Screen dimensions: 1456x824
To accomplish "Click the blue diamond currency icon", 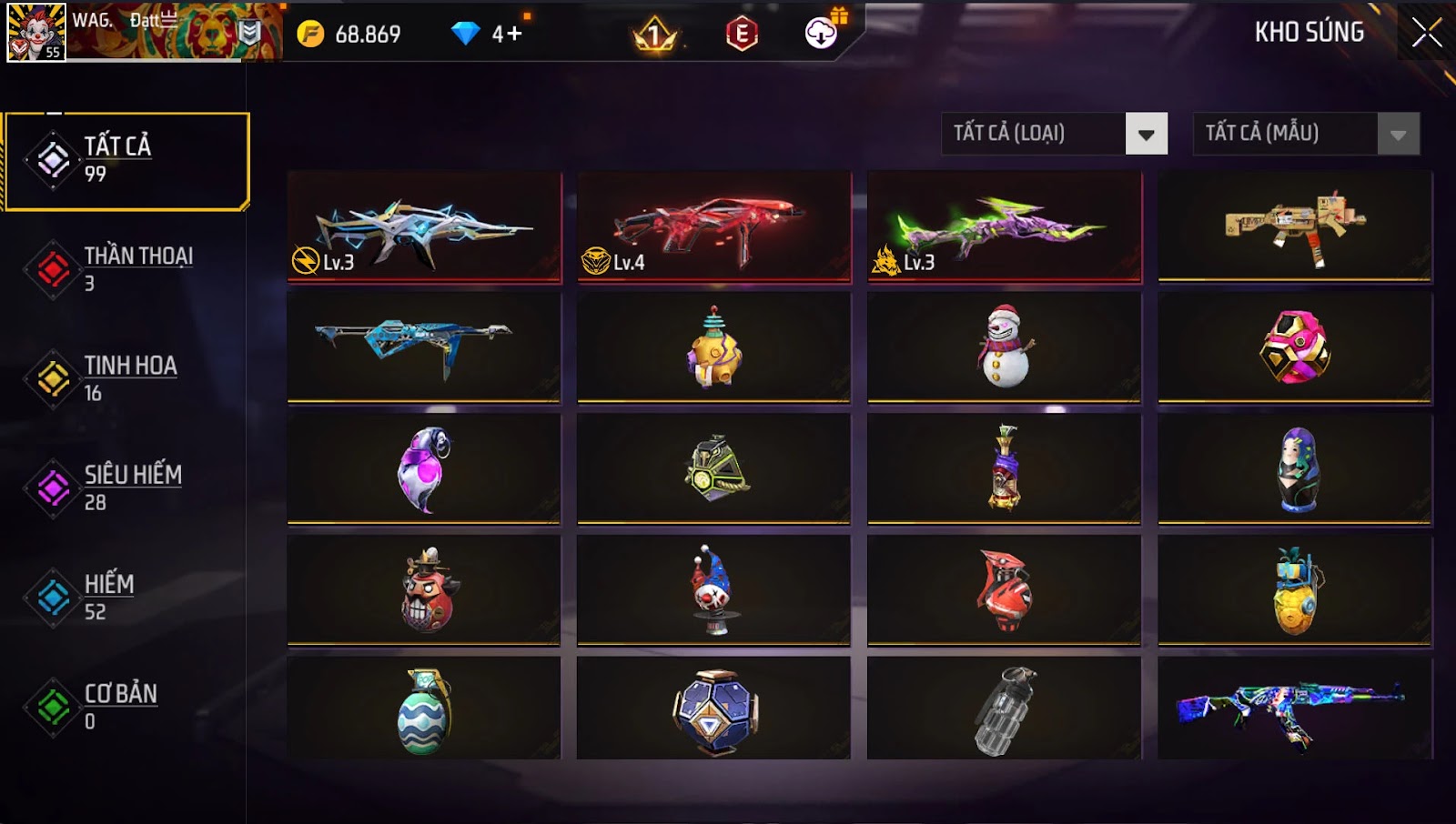I will 467,34.
